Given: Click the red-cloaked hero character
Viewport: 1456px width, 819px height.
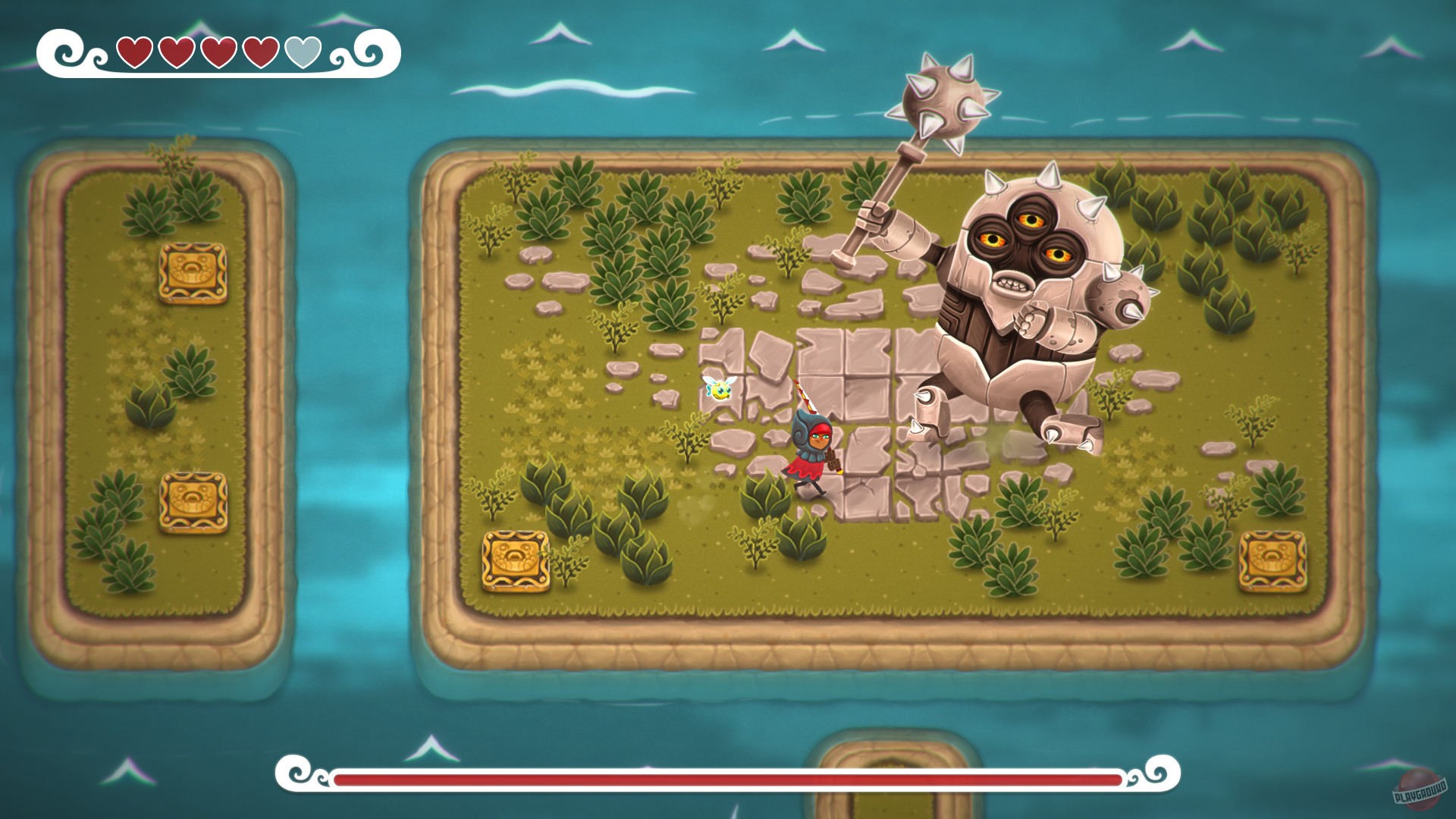Looking at the screenshot, I should coord(811,444).
